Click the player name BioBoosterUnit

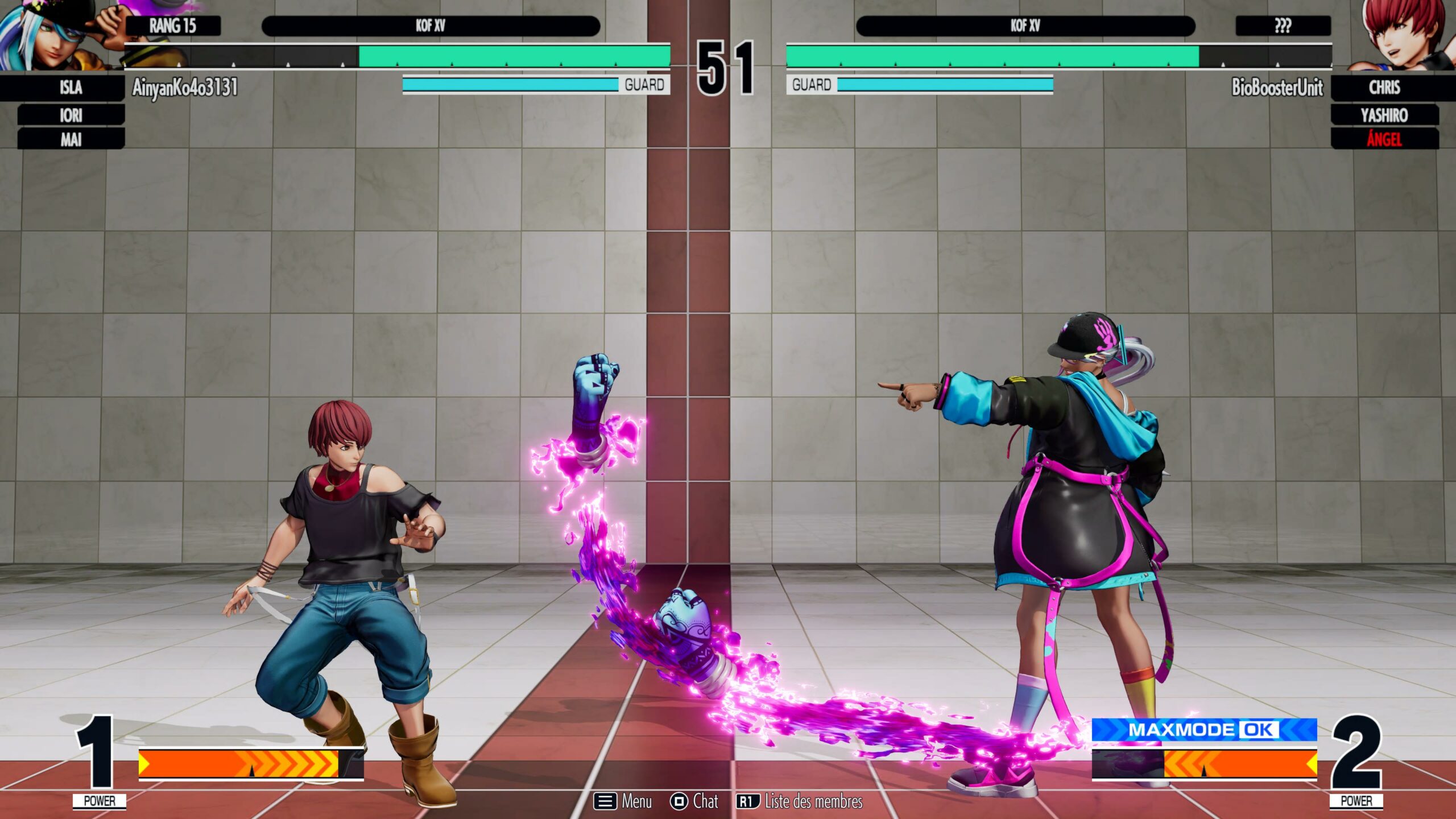[1277, 88]
